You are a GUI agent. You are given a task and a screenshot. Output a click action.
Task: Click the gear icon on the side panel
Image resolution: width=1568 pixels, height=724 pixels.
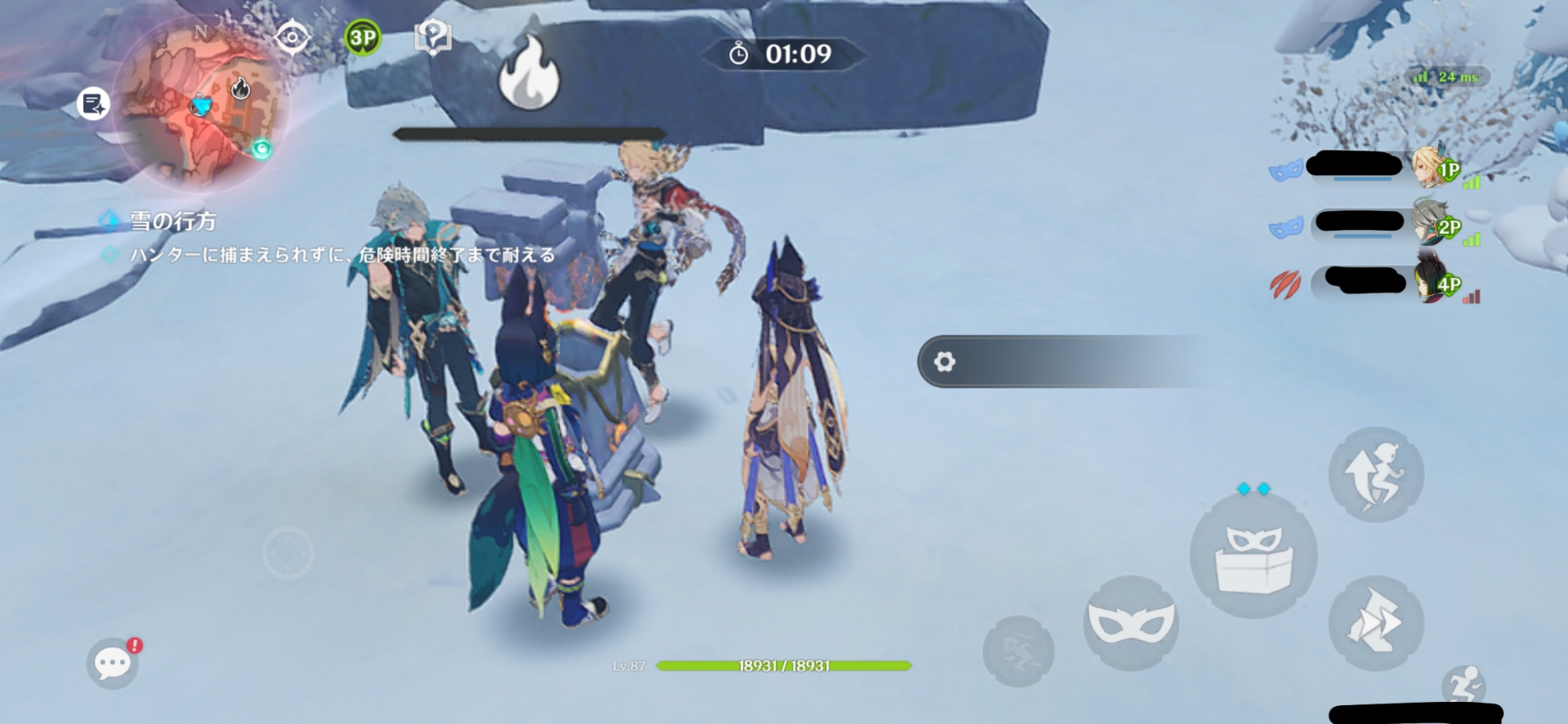click(945, 362)
